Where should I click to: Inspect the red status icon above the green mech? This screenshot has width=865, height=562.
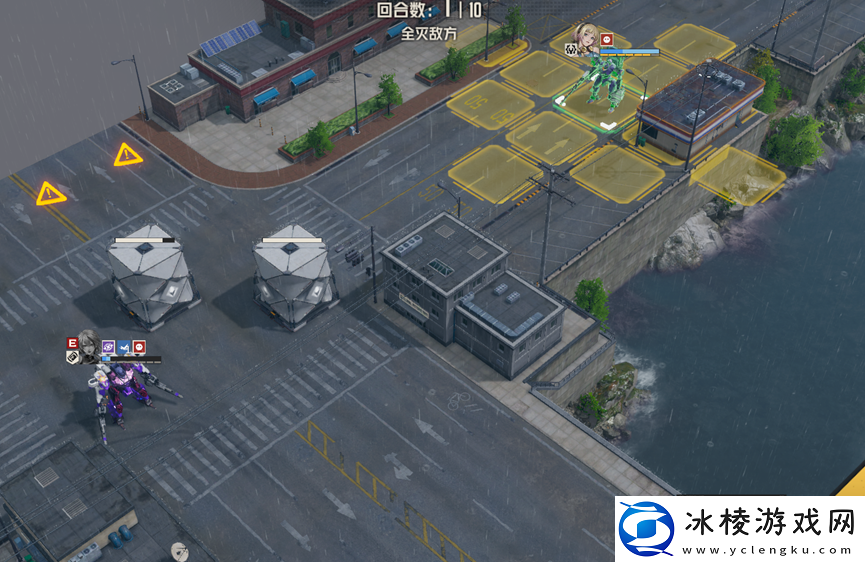tap(607, 39)
